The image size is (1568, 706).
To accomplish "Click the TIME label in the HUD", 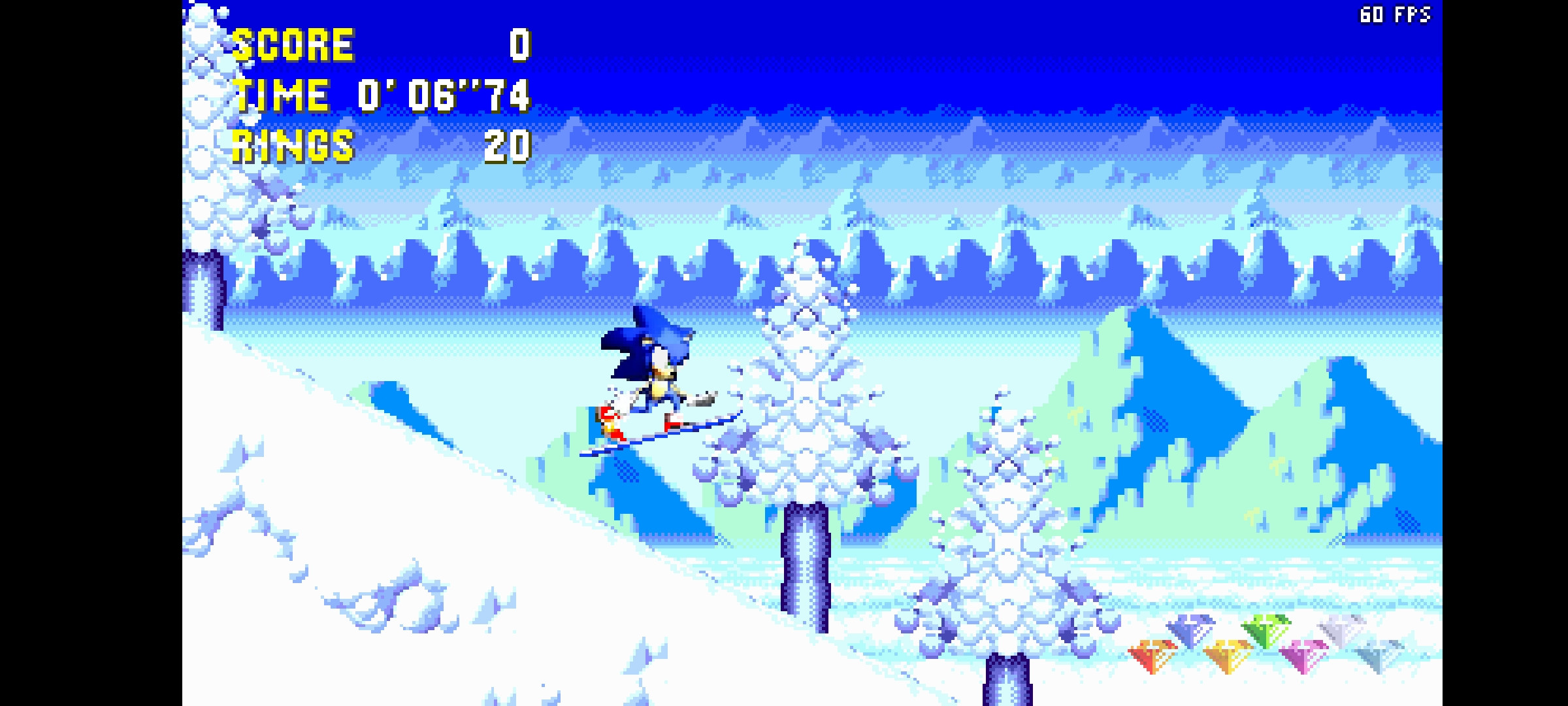I will pos(281,97).
